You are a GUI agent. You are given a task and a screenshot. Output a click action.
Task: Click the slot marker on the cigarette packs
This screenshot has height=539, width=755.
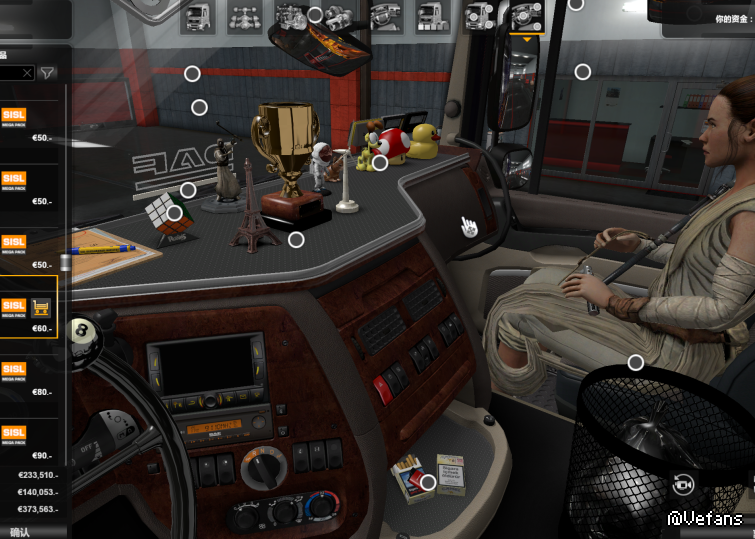click(428, 483)
